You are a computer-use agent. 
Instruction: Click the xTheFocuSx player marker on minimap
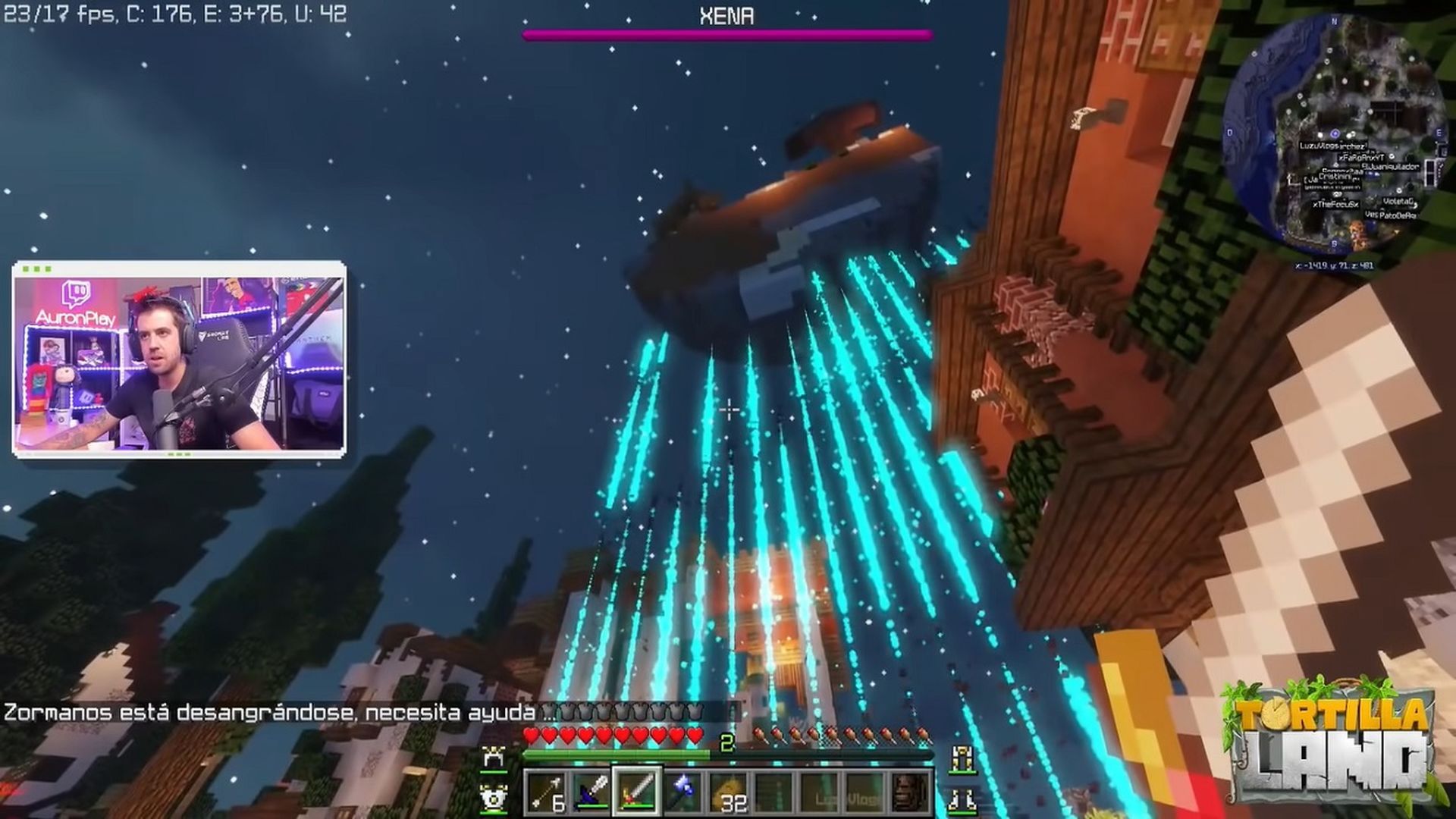(x=1335, y=204)
